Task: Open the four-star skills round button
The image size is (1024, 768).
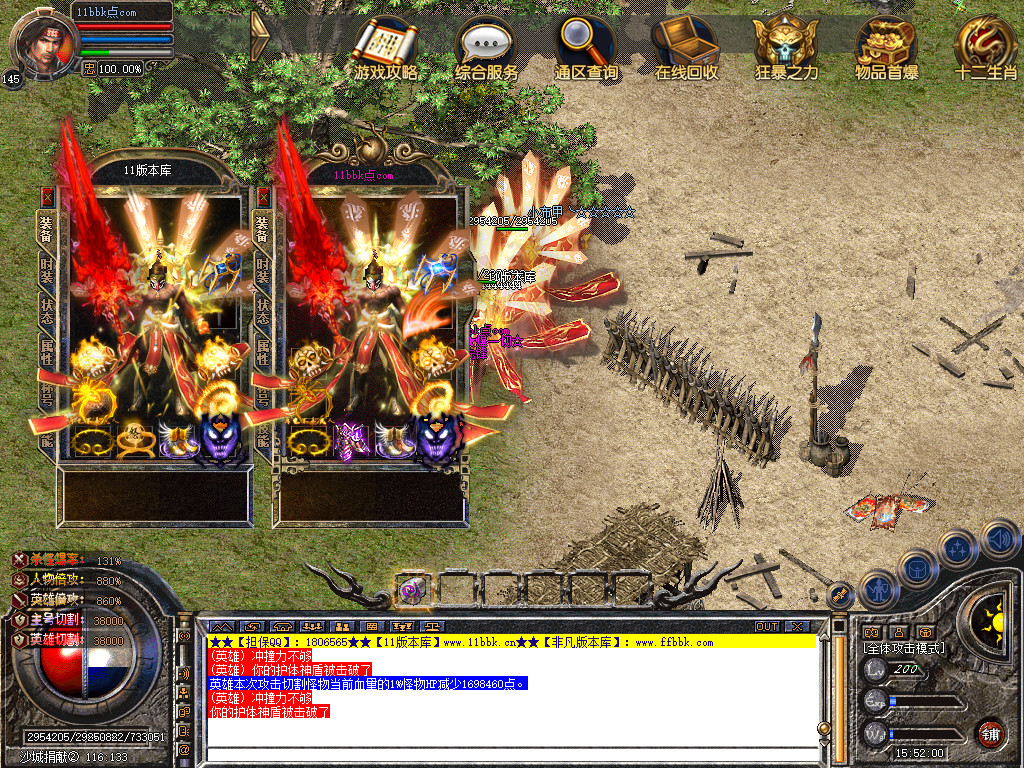Action: 957,548
